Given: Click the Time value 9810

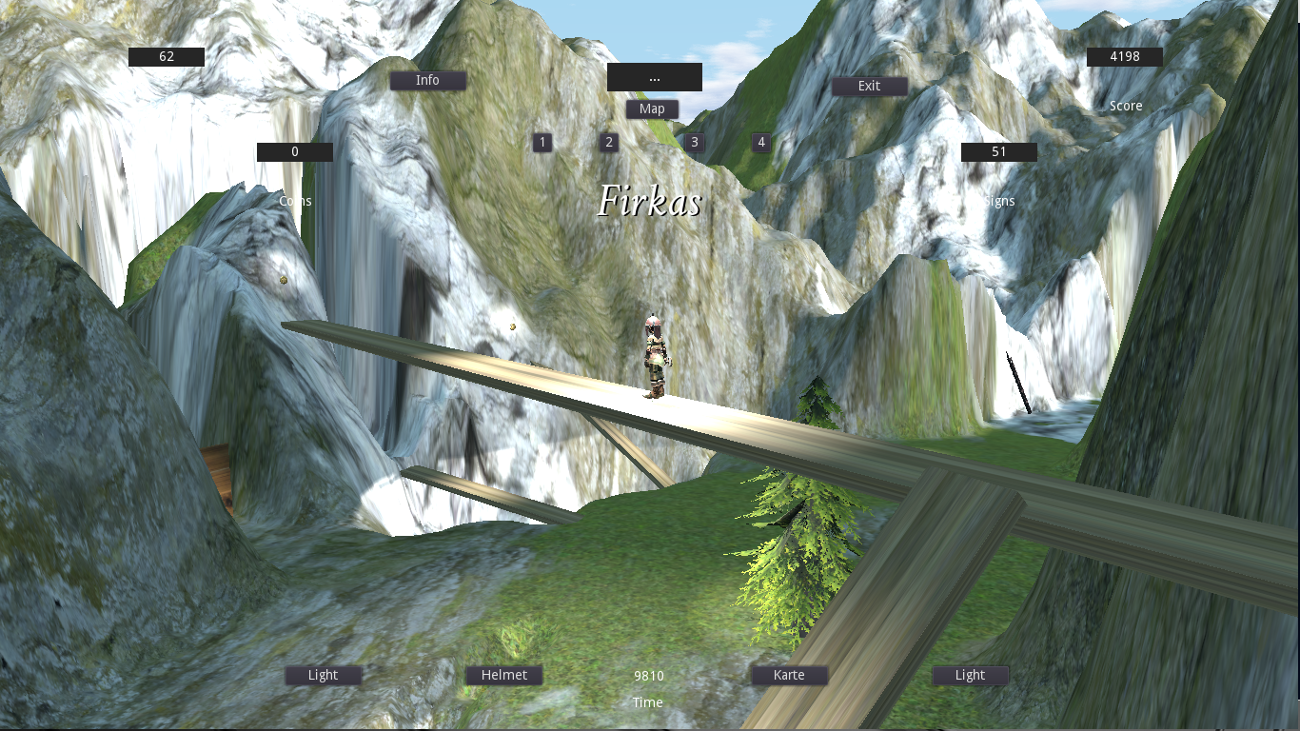Looking at the screenshot, I should 647,675.
